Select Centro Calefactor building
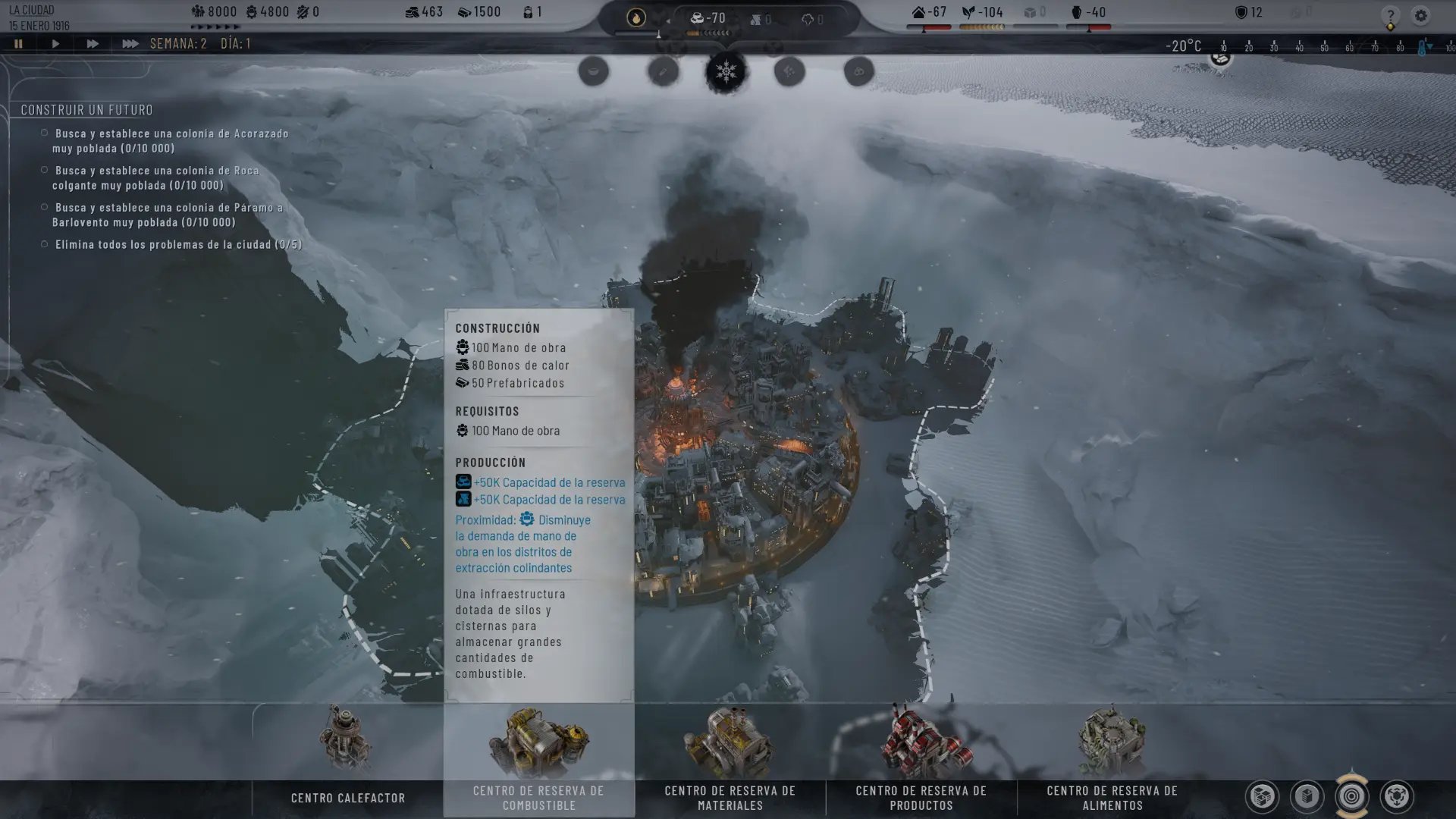 click(x=347, y=758)
